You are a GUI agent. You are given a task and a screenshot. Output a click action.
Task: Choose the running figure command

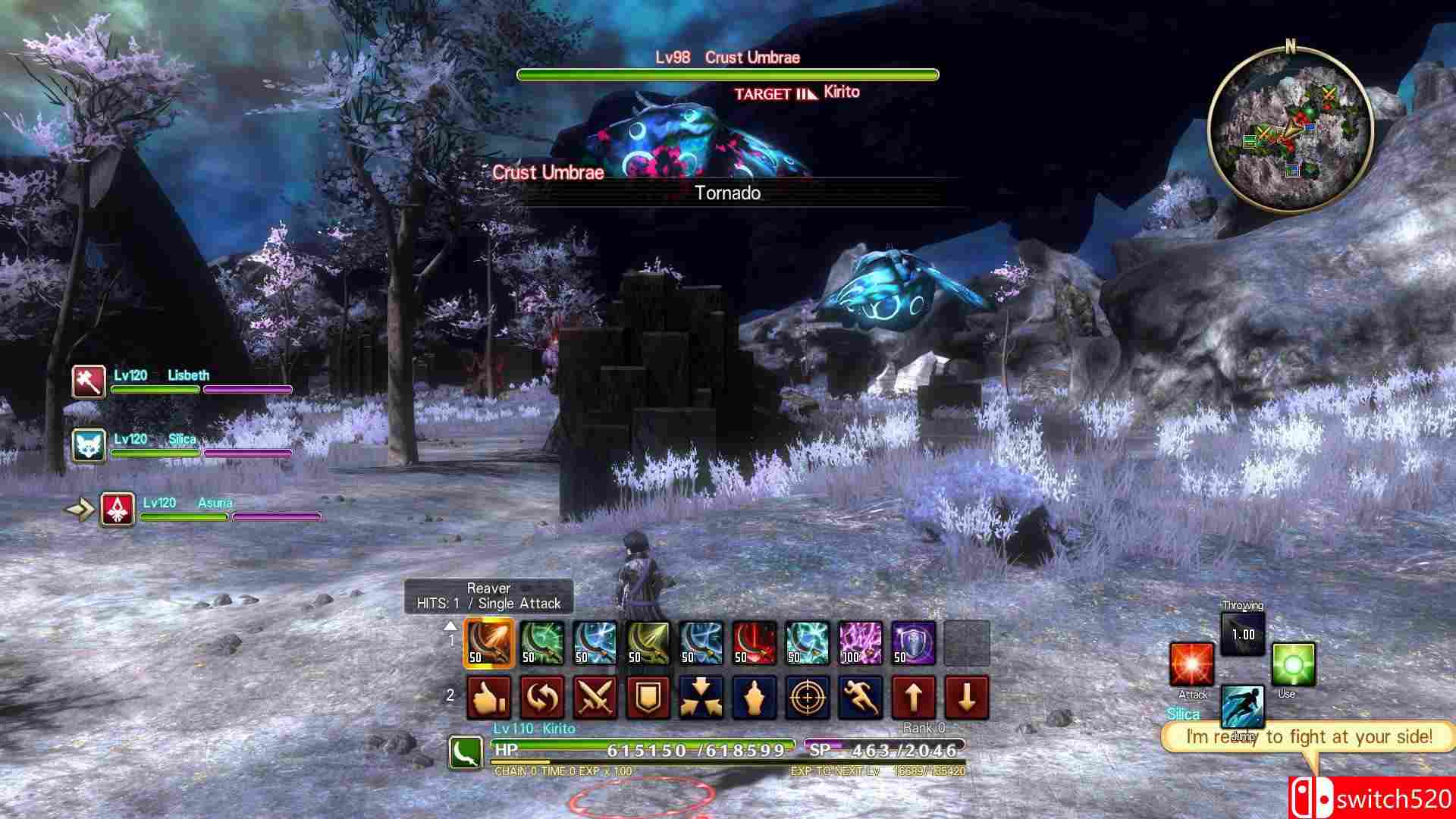pos(861,698)
